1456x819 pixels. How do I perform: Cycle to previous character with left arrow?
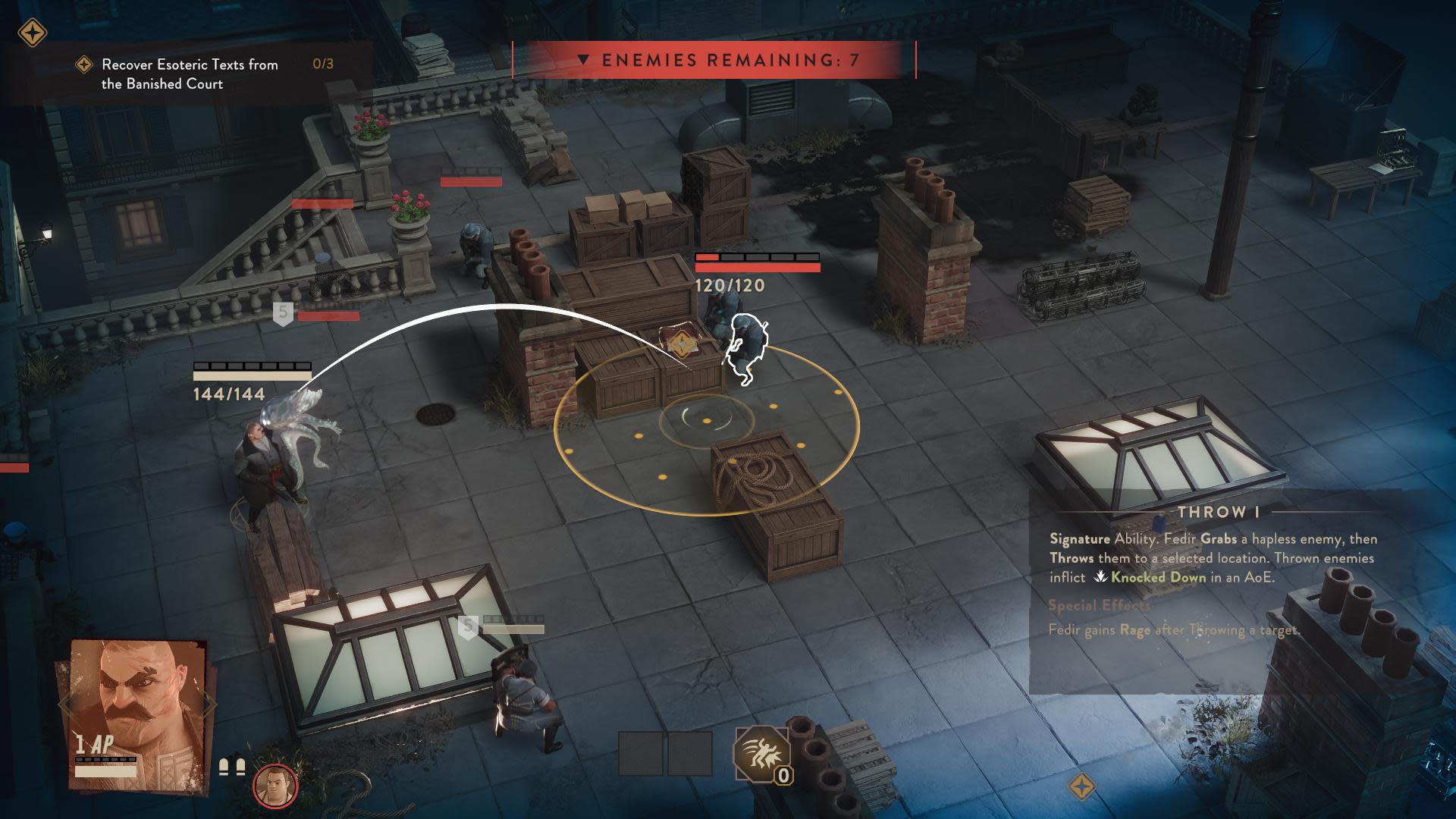coord(66,705)
